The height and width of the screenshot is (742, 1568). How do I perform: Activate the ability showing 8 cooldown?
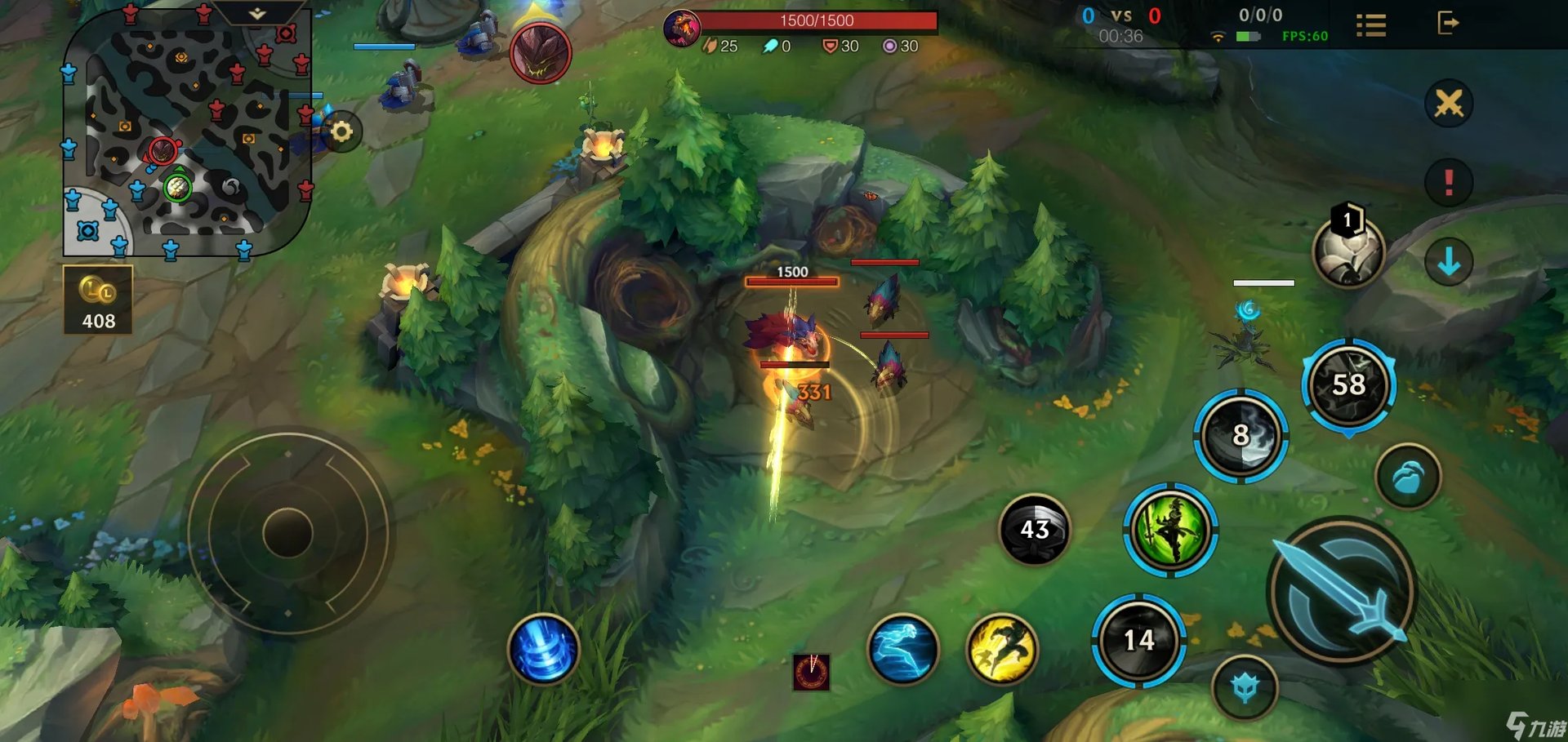point(1241,436)
